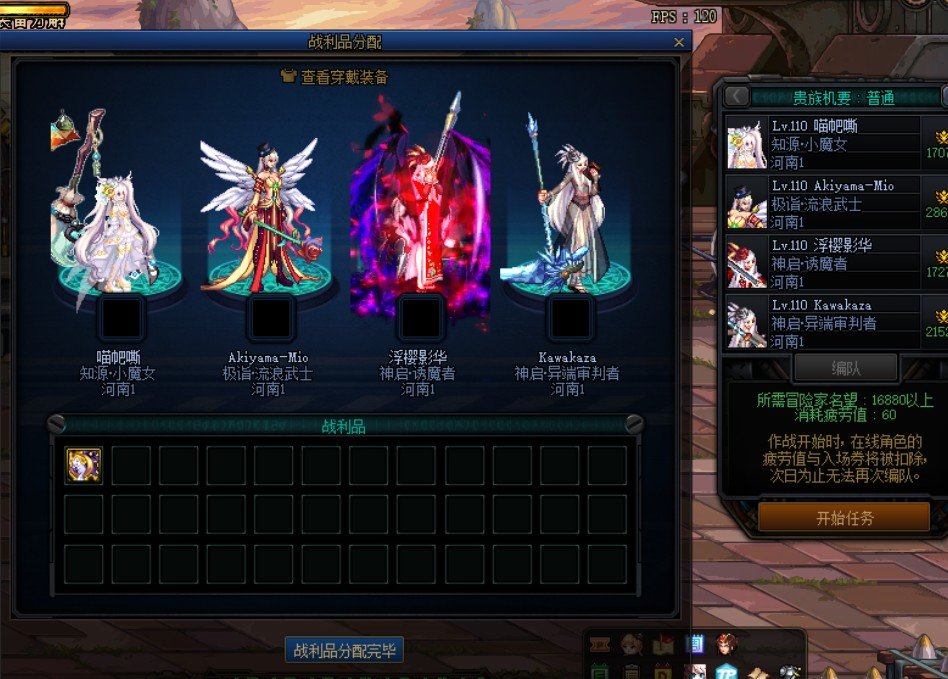Go to previous dungeon with left arrow
Screen dimensions: 948x679
tap(737, 96)
